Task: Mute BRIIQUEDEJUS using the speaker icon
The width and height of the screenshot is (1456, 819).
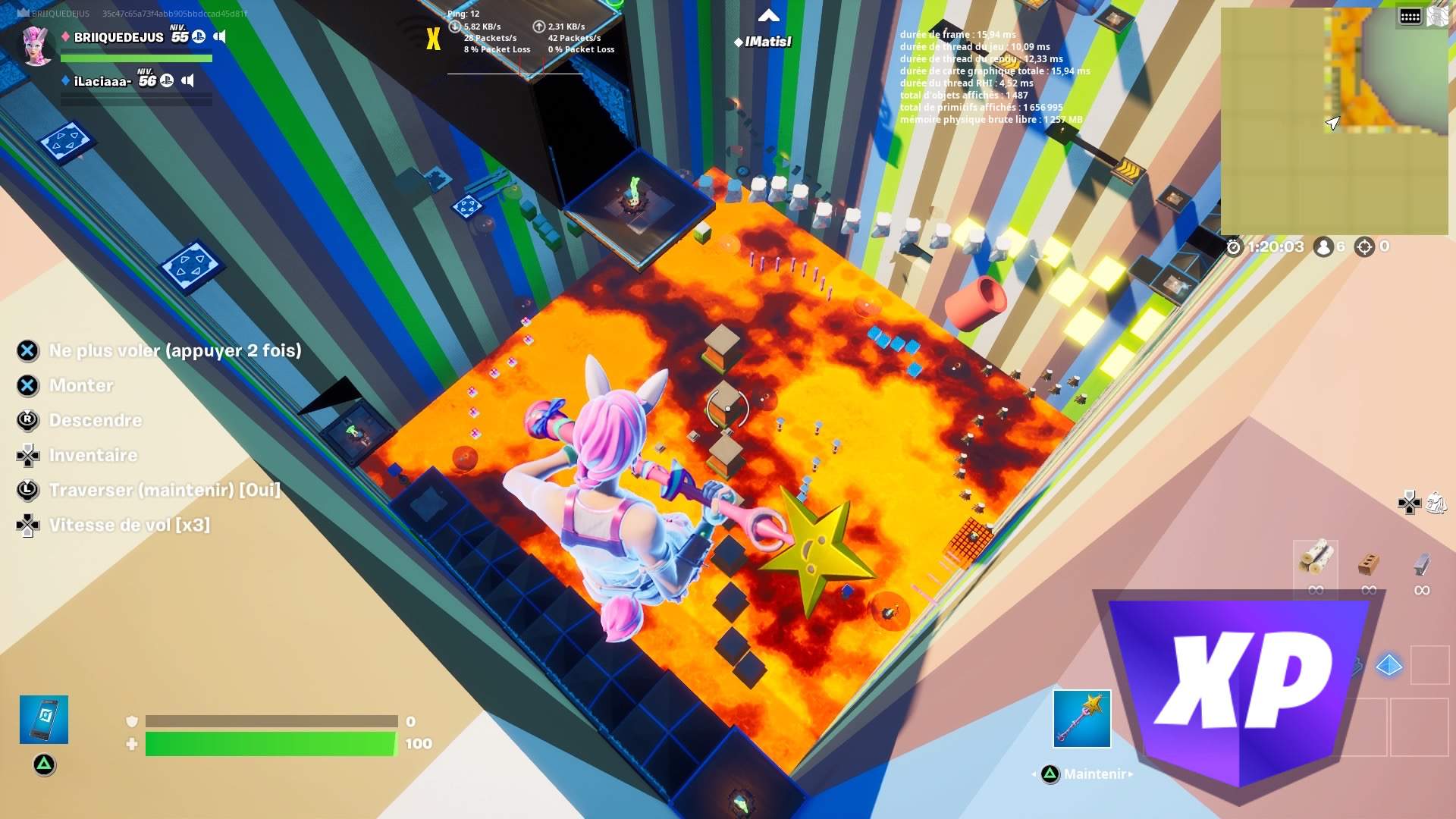Action: tap(220, 36)
